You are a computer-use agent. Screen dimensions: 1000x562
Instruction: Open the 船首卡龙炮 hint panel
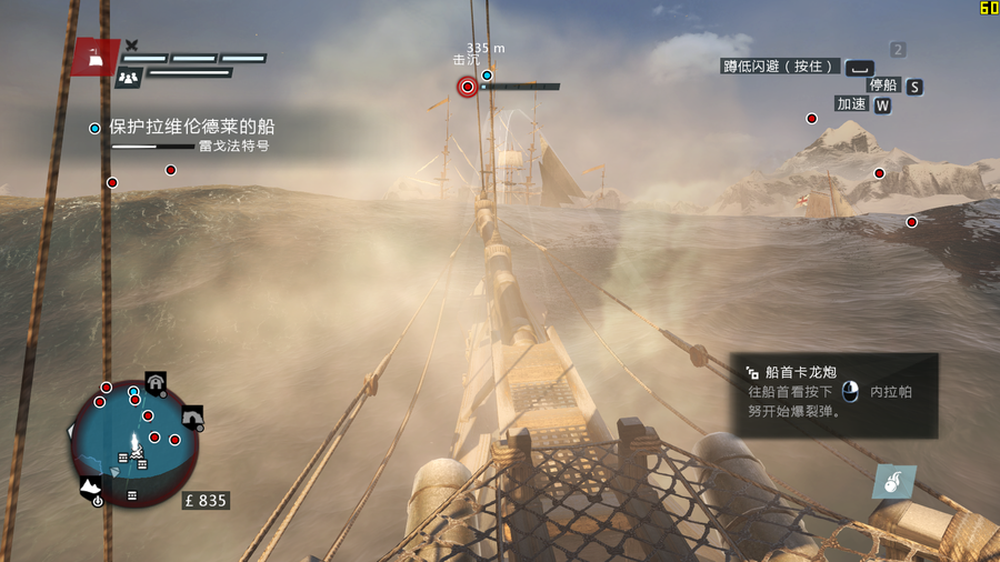(834, 395)
